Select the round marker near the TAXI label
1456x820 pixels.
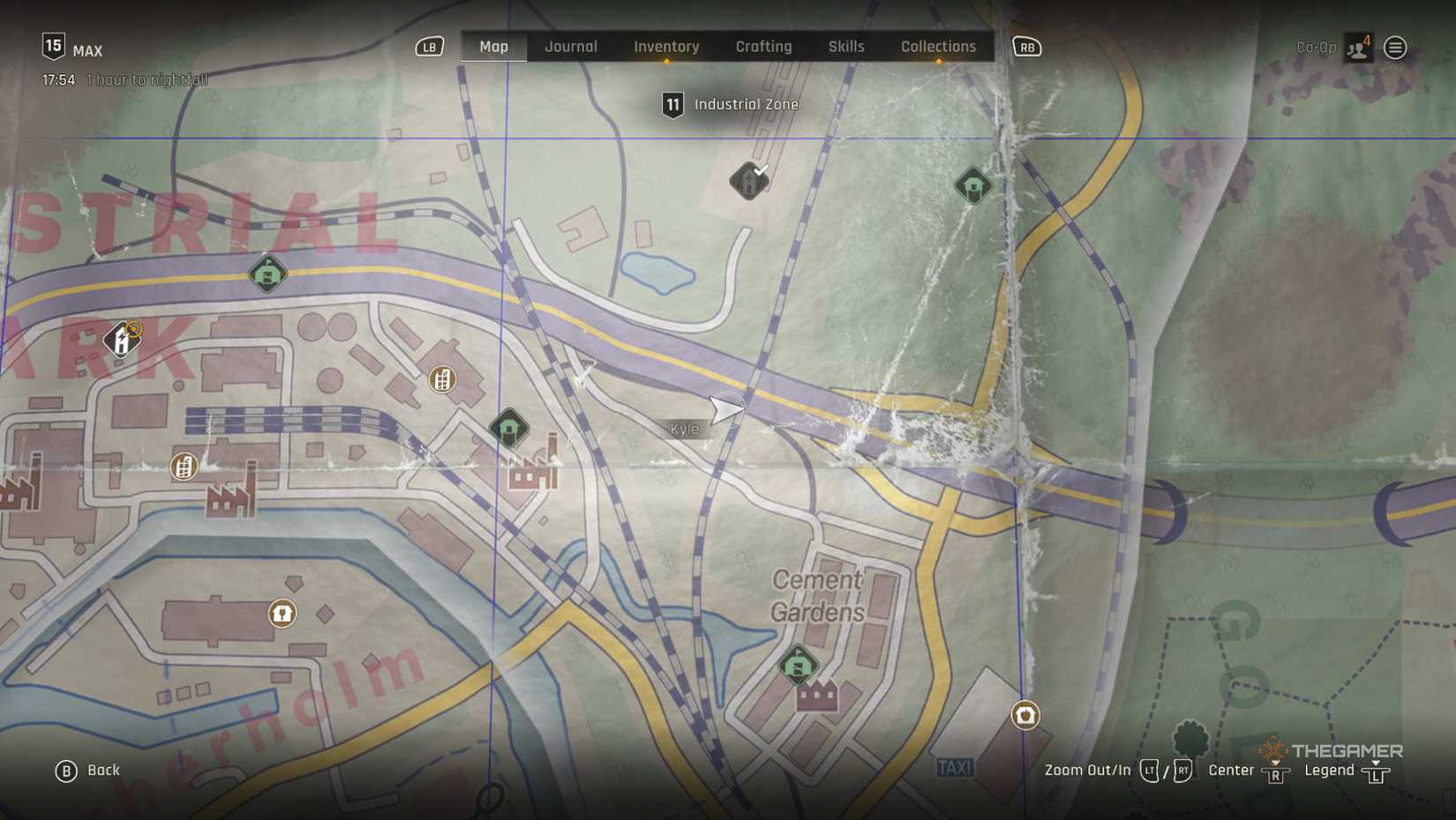1024,715
